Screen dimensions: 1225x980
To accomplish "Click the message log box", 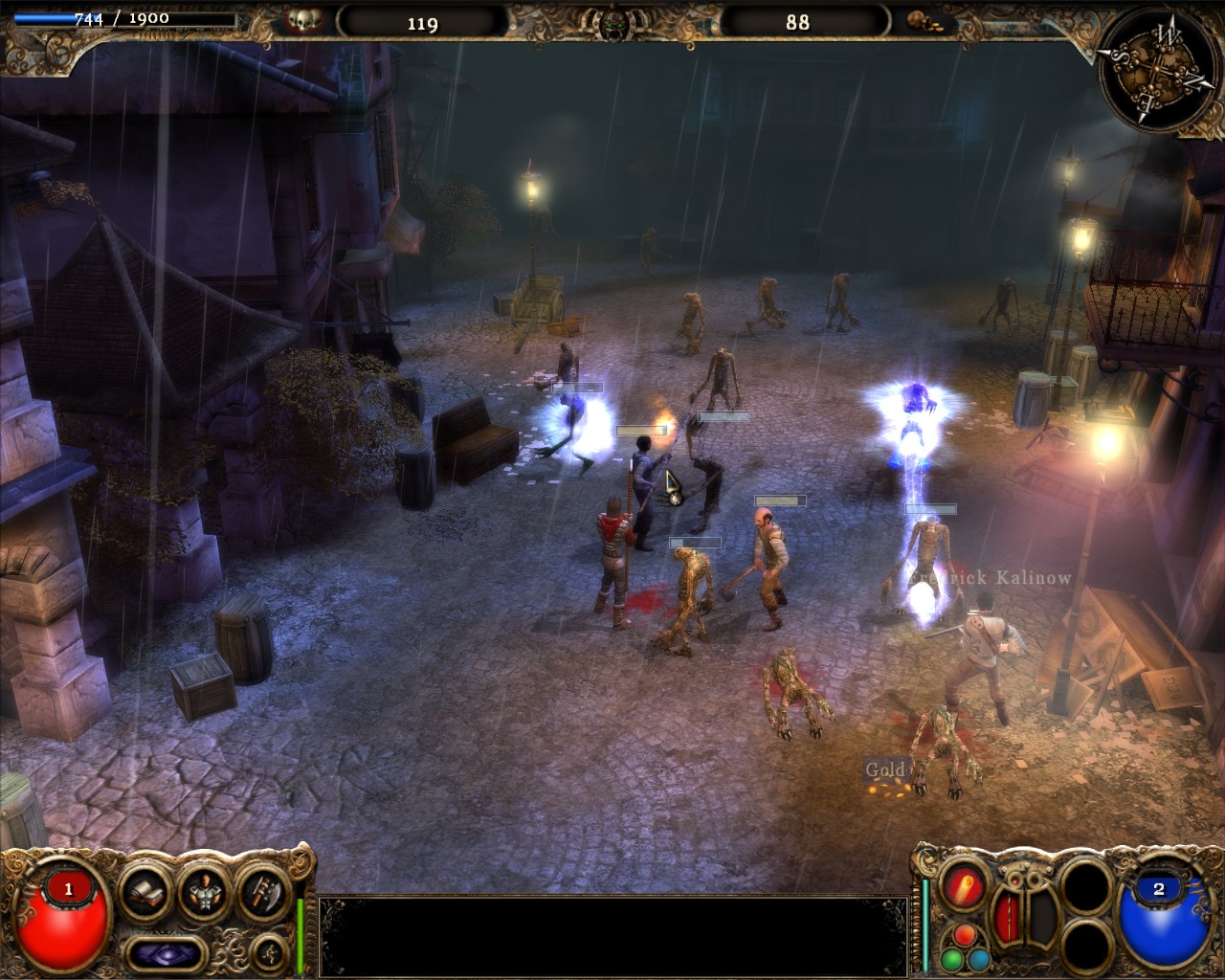I will (612, 934).
